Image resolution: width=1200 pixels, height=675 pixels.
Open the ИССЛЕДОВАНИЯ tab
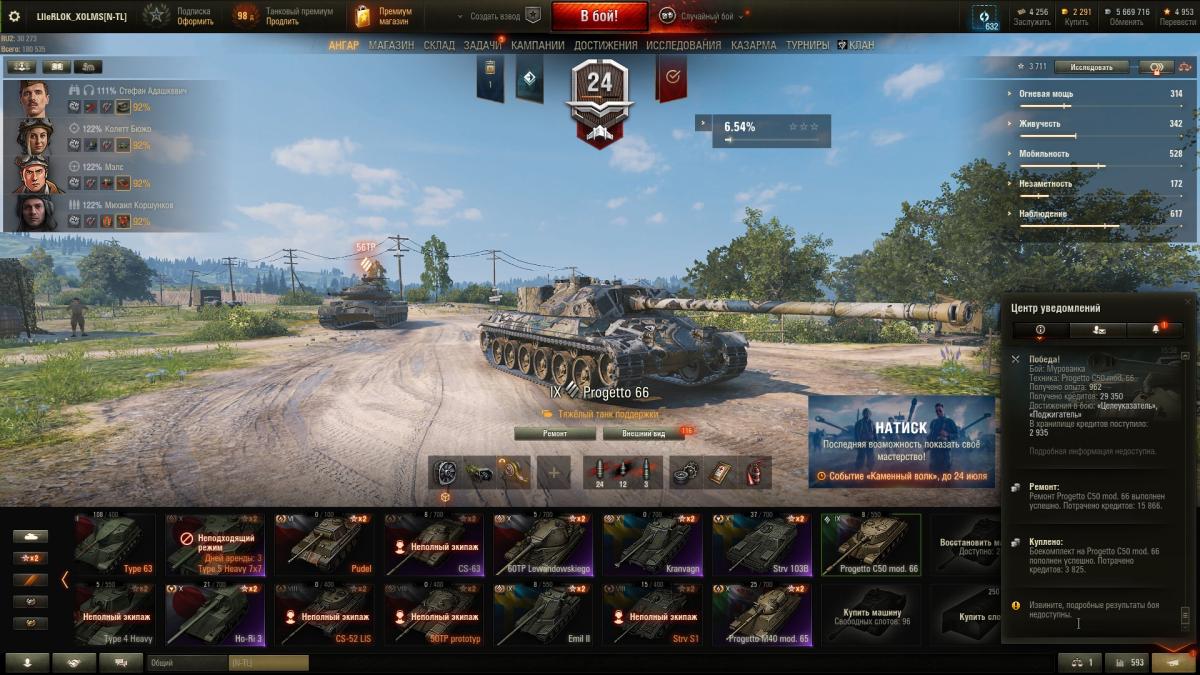683,45
